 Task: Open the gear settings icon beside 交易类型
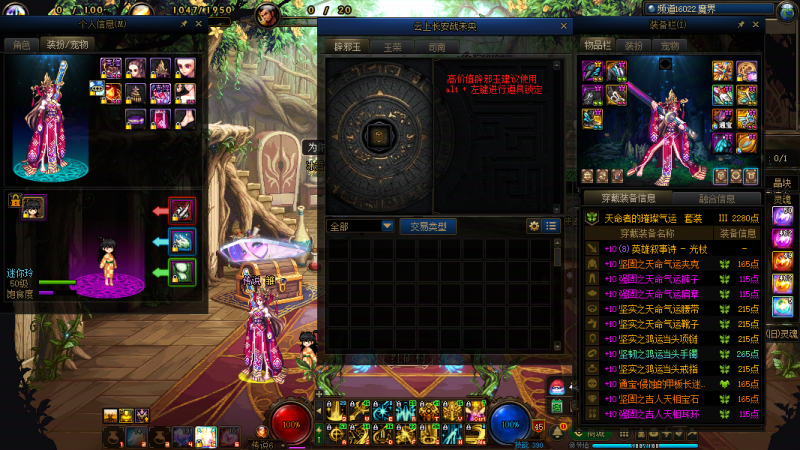[x=534, y=226]
